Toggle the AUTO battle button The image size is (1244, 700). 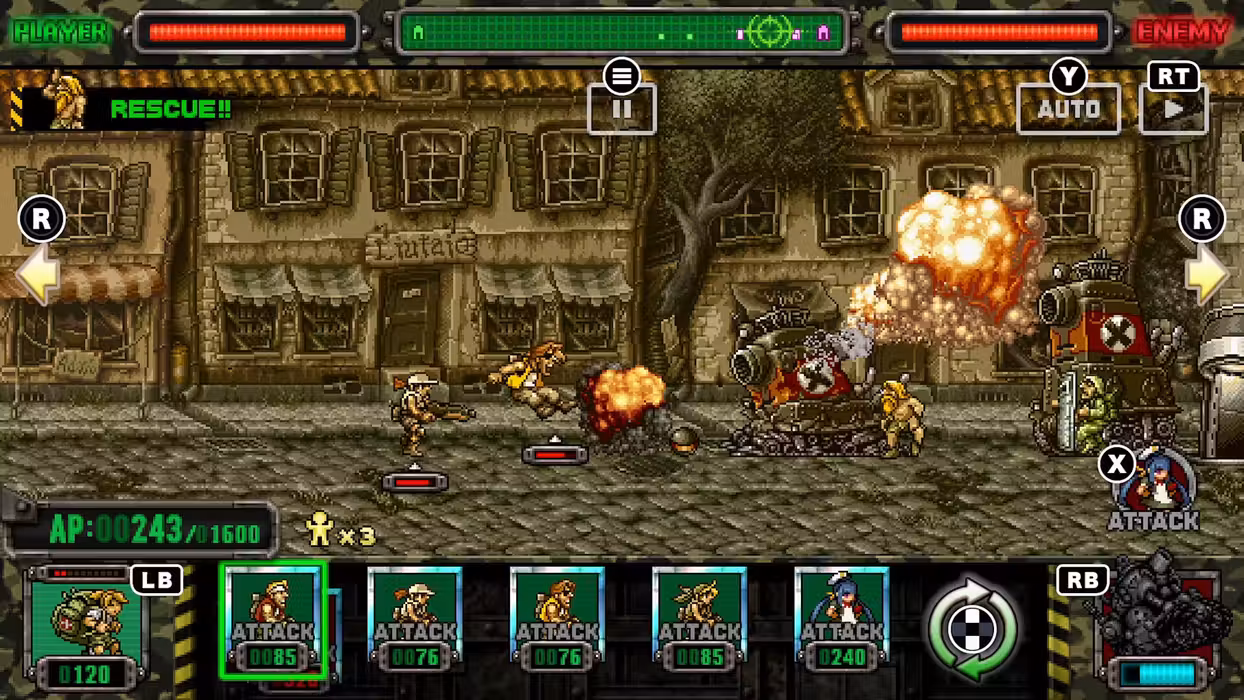1068,108
